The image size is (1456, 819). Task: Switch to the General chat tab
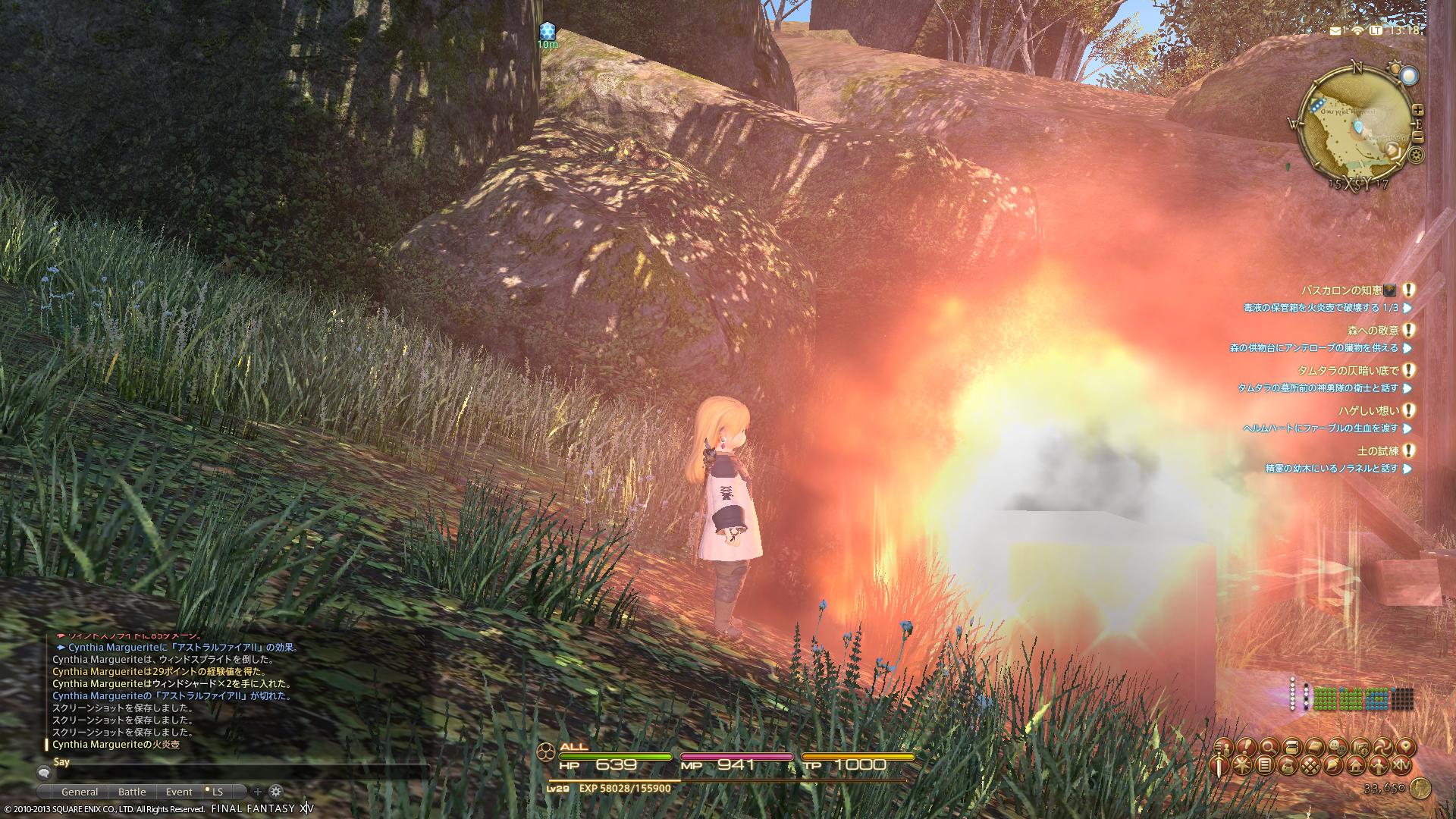point(80,792)
